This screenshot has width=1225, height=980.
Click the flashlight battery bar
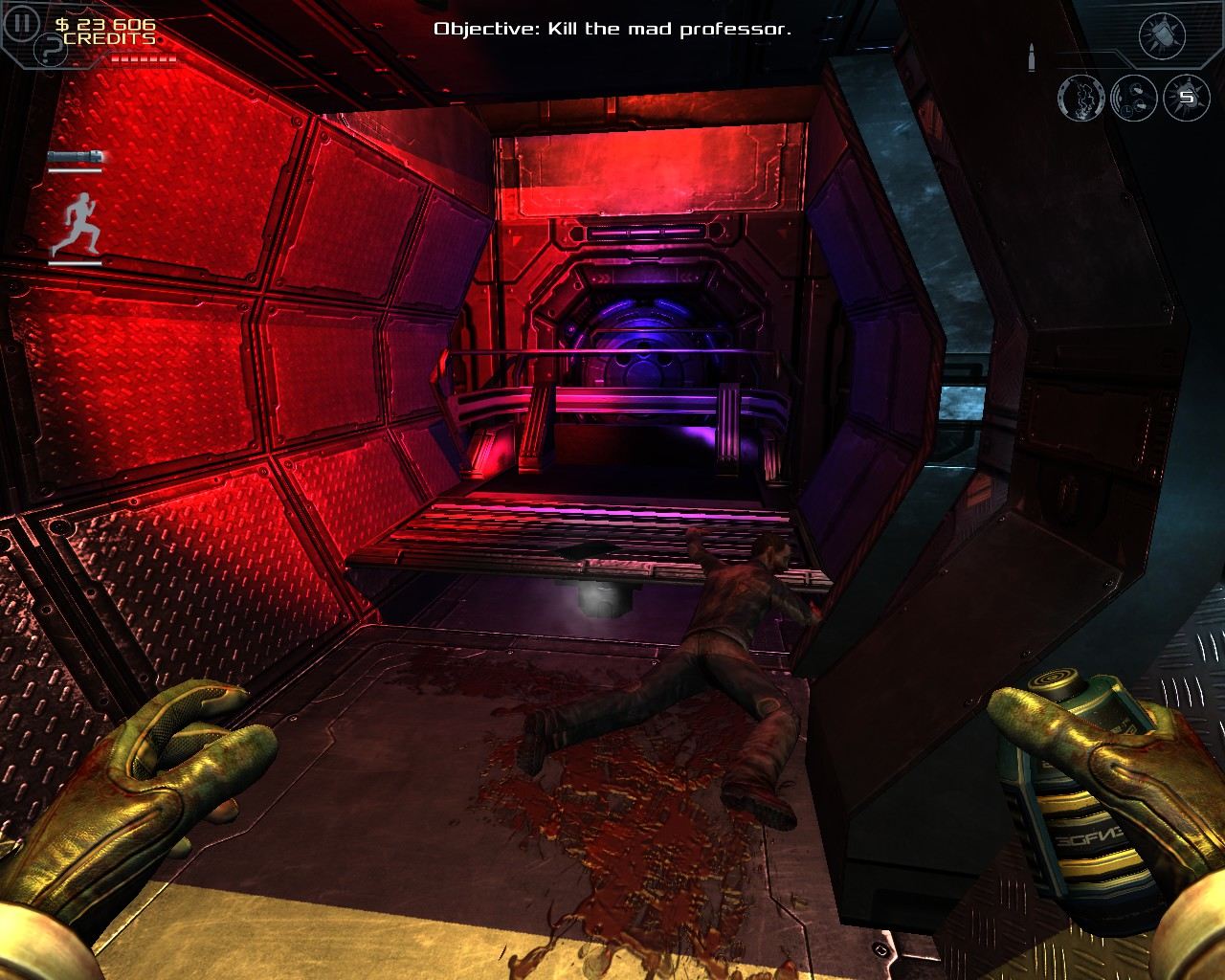(76, 170)
